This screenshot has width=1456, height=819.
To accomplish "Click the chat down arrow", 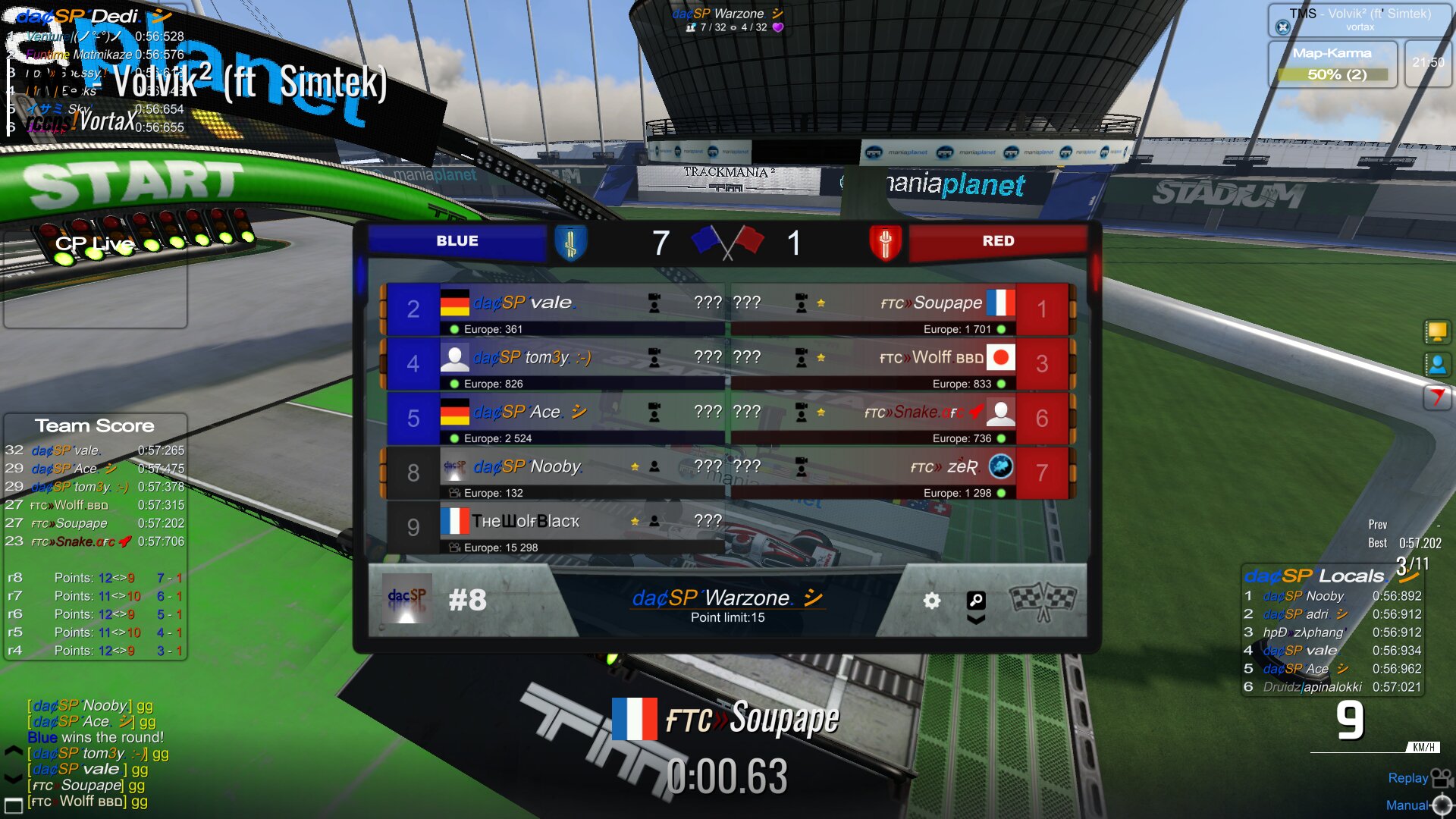I will [13, 779].
